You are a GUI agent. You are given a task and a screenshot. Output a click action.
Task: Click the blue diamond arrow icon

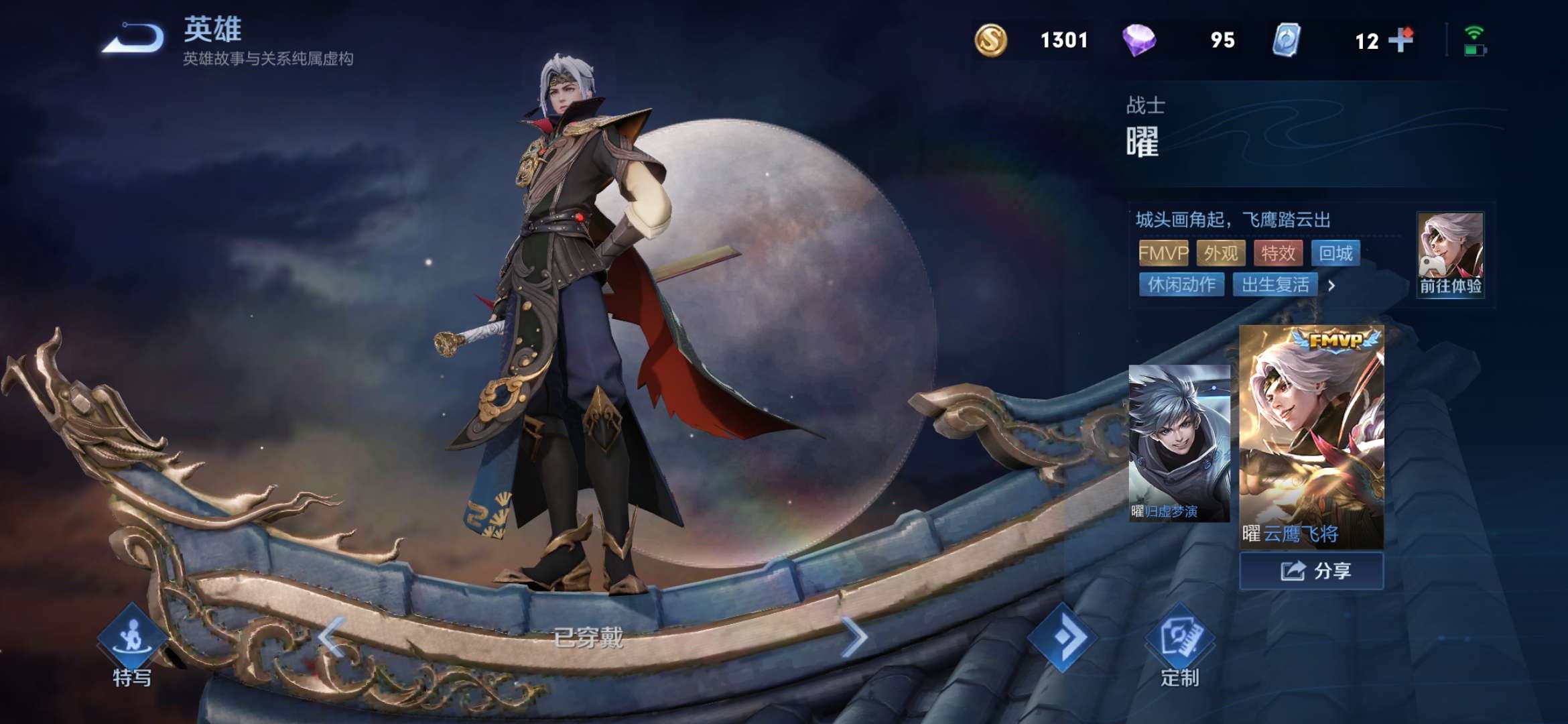(1062, 637)
